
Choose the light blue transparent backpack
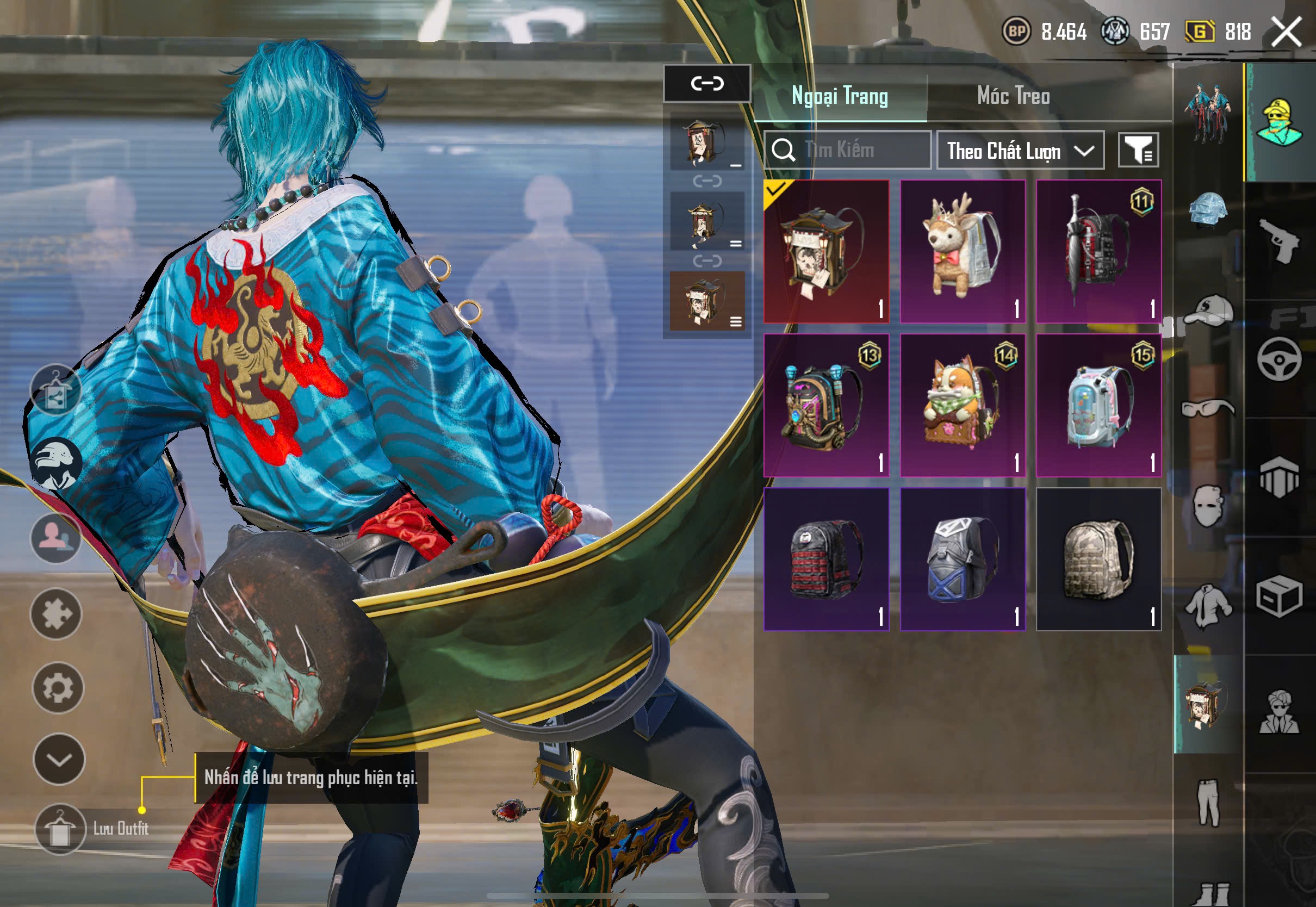[1098, 405]
